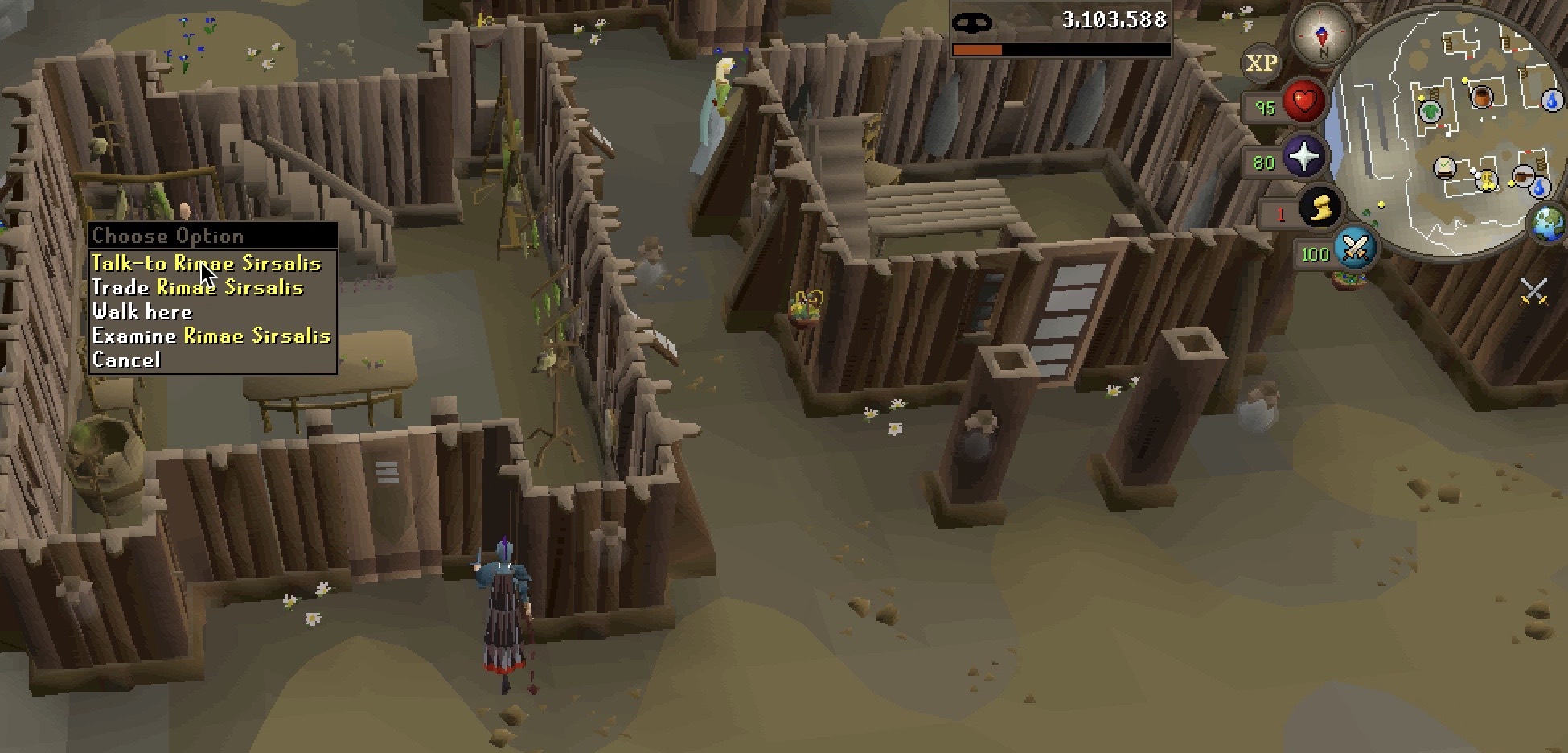Toggle the XP drops button
Image resolution: width=1568 pixels, height=753 pixels.
[1261, 64]
